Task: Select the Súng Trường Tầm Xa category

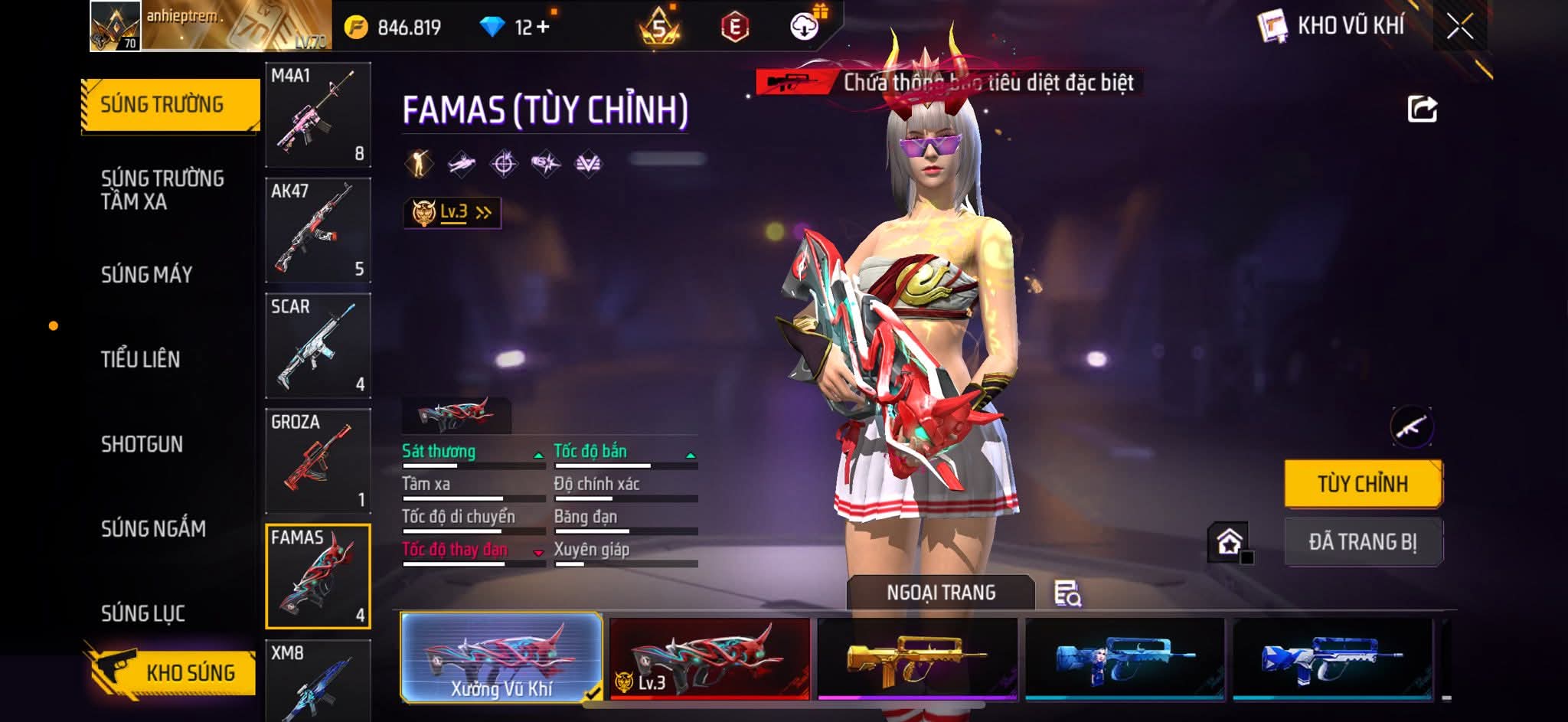Action: pos(162,190)
